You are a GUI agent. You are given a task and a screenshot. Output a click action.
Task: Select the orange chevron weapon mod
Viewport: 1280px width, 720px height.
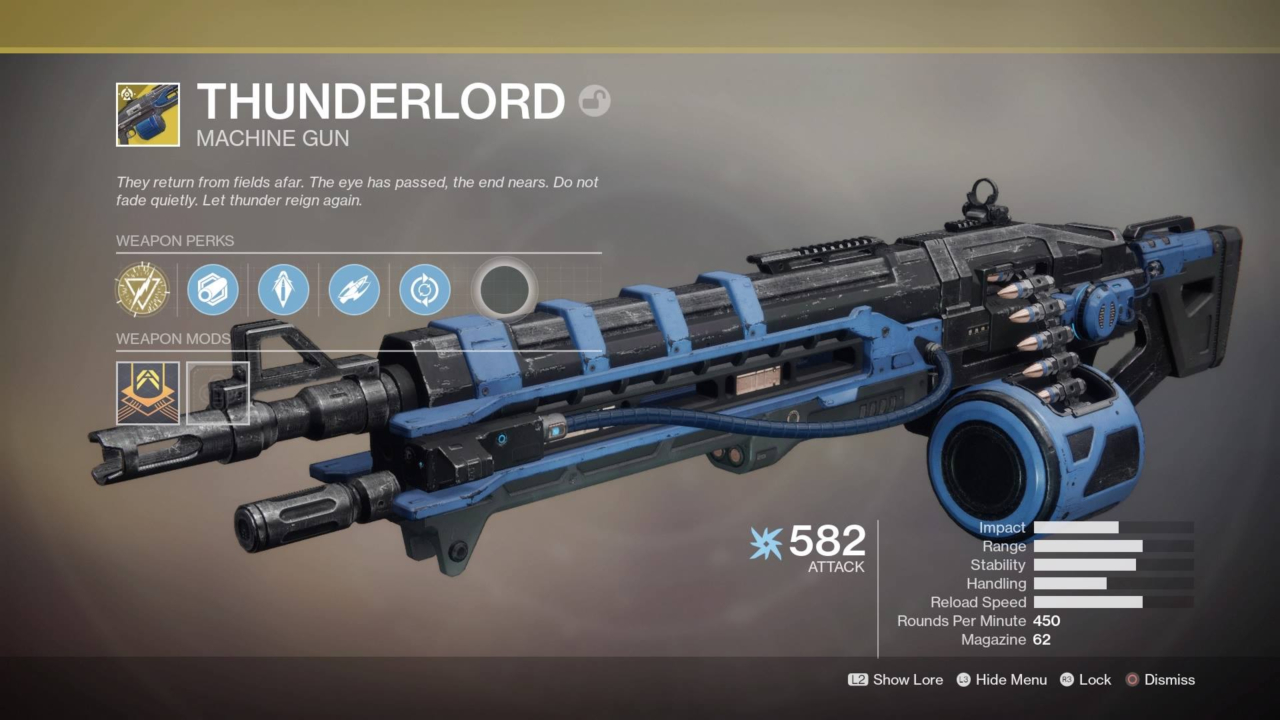[148, 393]
